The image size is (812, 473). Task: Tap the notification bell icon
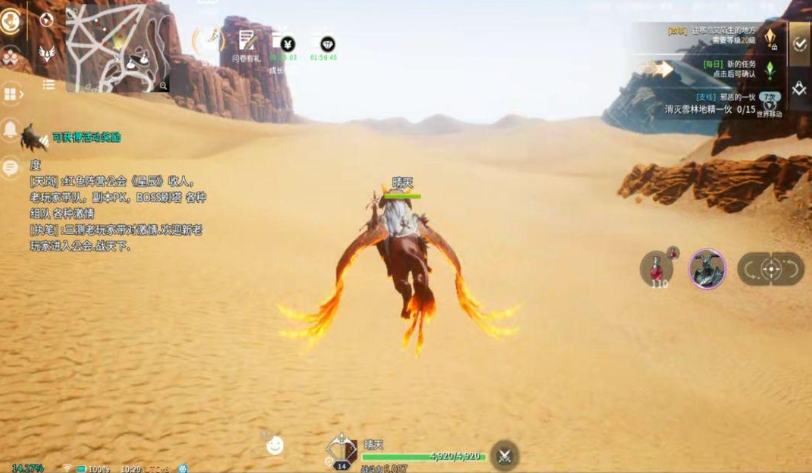pyautogui.click(x=11, y=129)
